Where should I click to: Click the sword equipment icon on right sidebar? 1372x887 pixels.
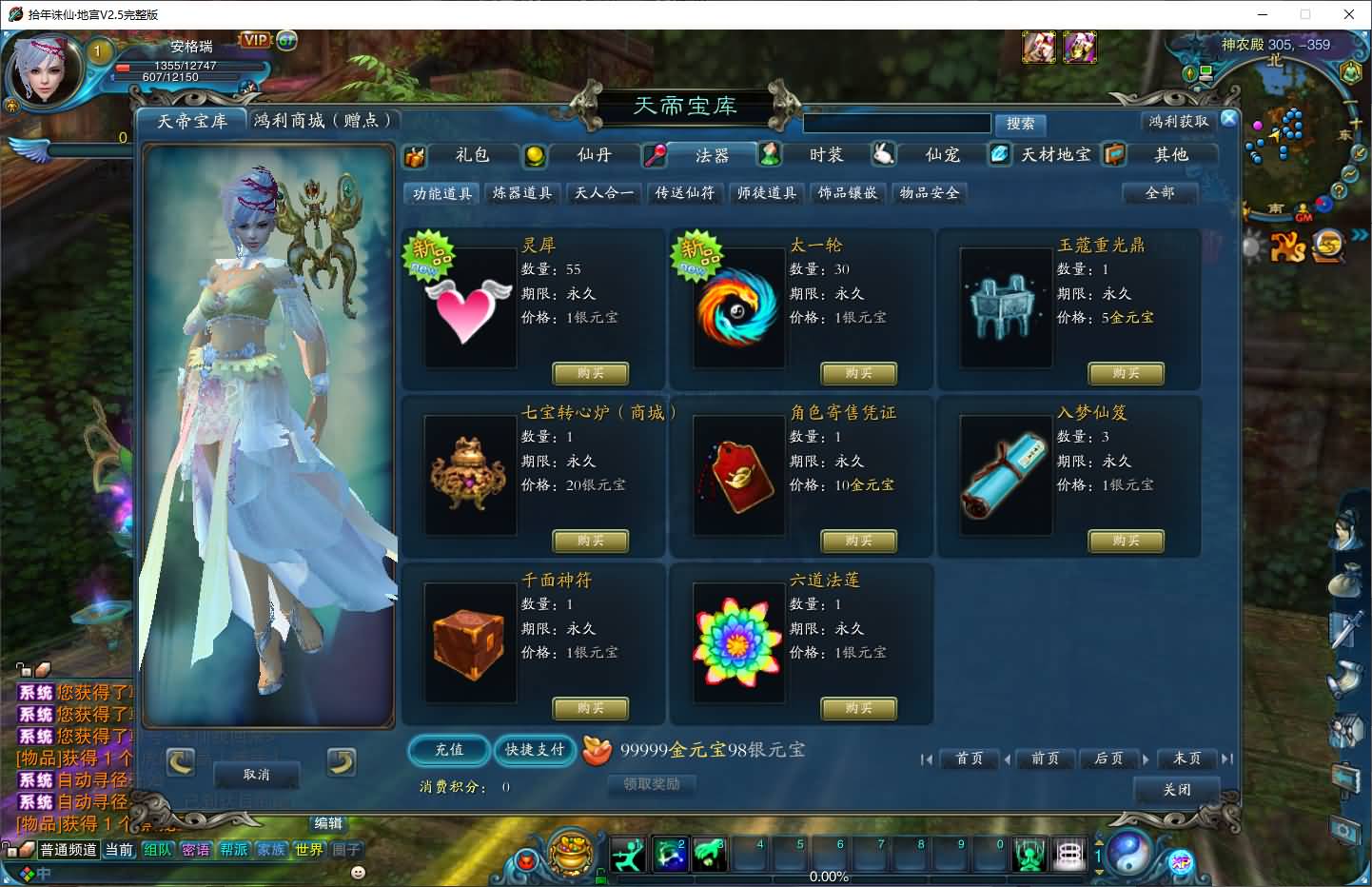tap(1345, 630)
